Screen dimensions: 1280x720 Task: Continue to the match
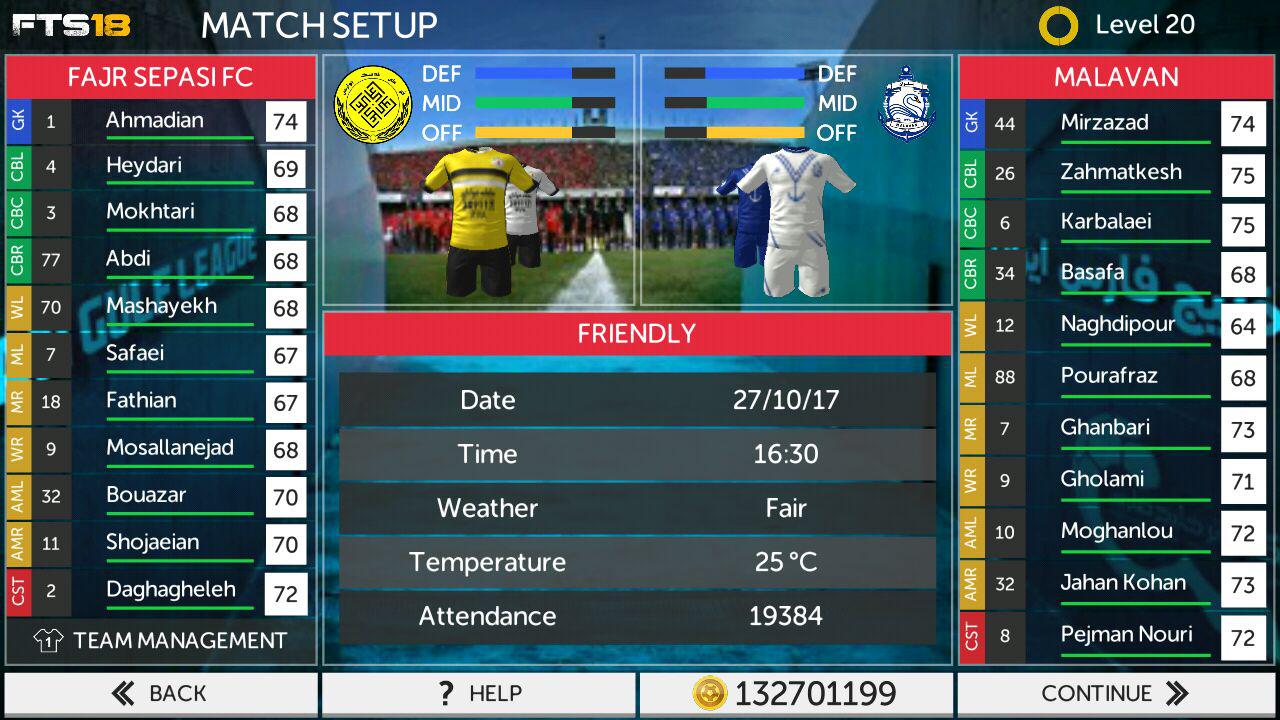tap(1115, 693)
